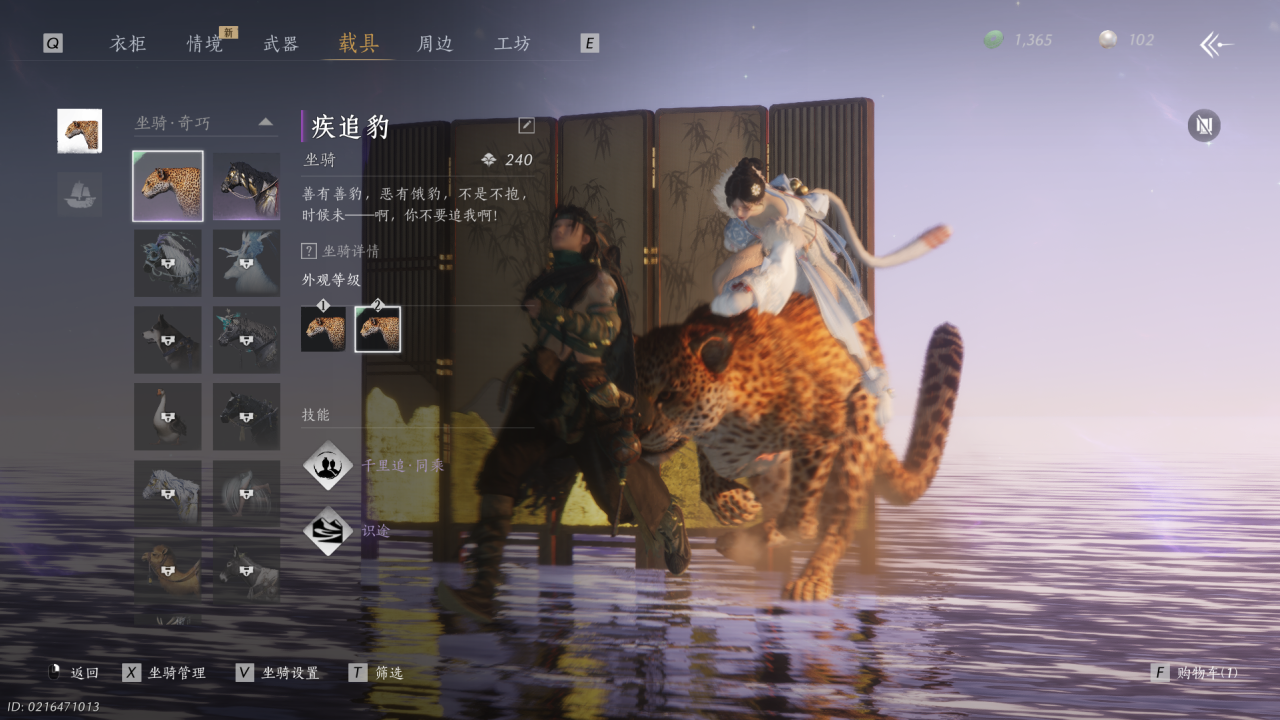Viewport: 1280px width, 720px height.
Task: Pick the locked white goose mount
Action: point(168,416)
